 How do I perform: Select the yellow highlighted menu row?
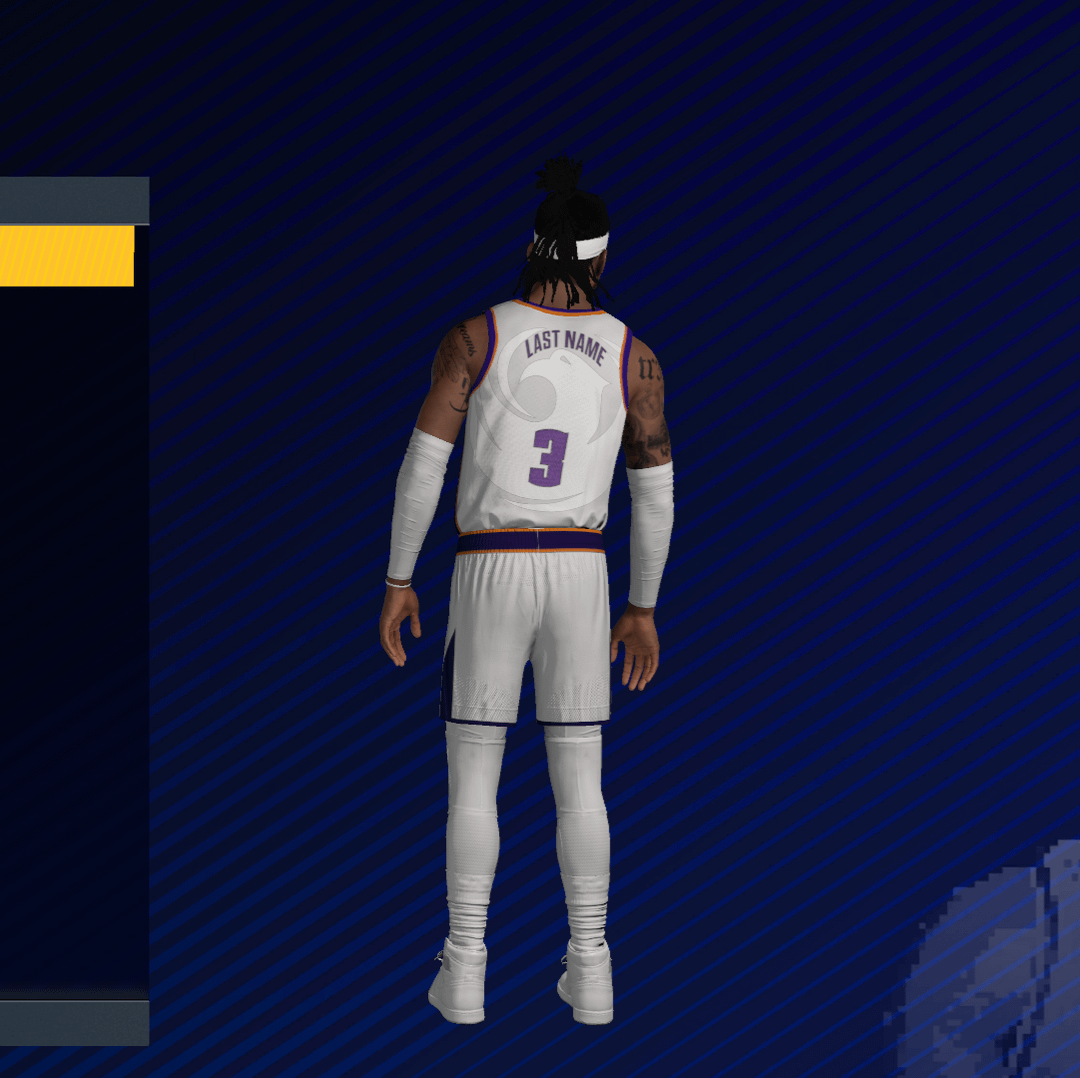(66, 256)
